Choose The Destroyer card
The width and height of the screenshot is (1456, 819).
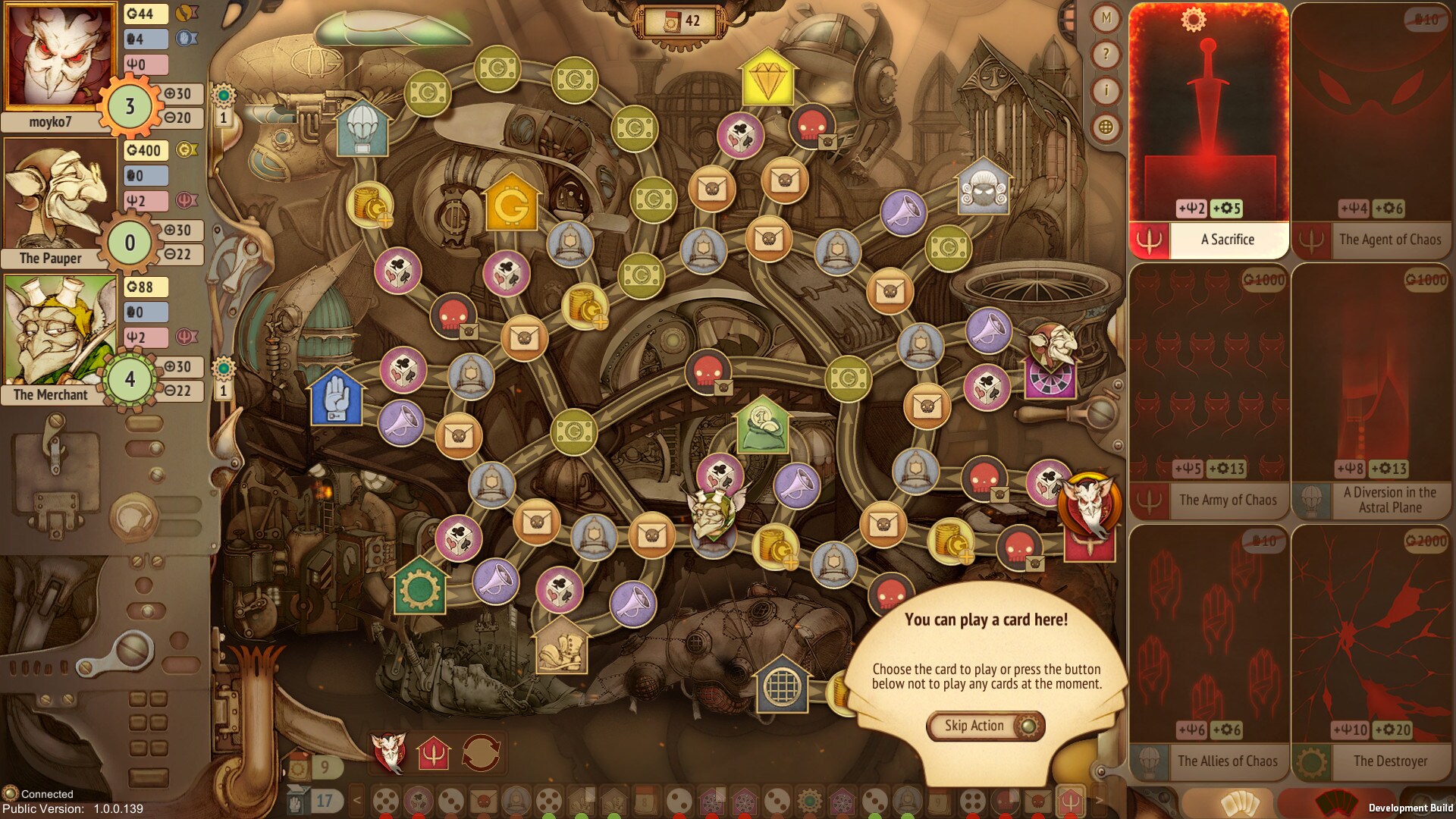coord(1372,652)
